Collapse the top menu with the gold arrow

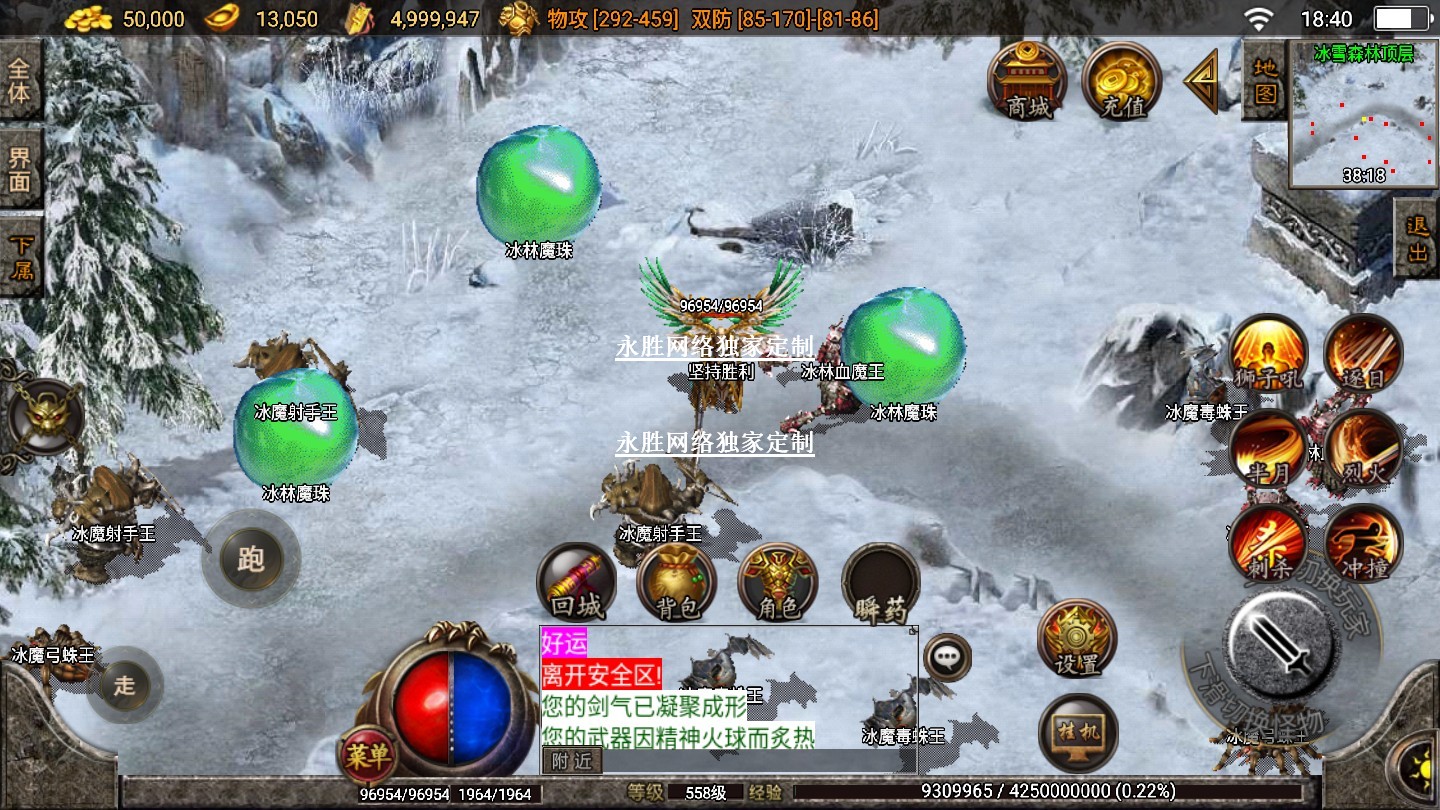tap(1201, 81)
